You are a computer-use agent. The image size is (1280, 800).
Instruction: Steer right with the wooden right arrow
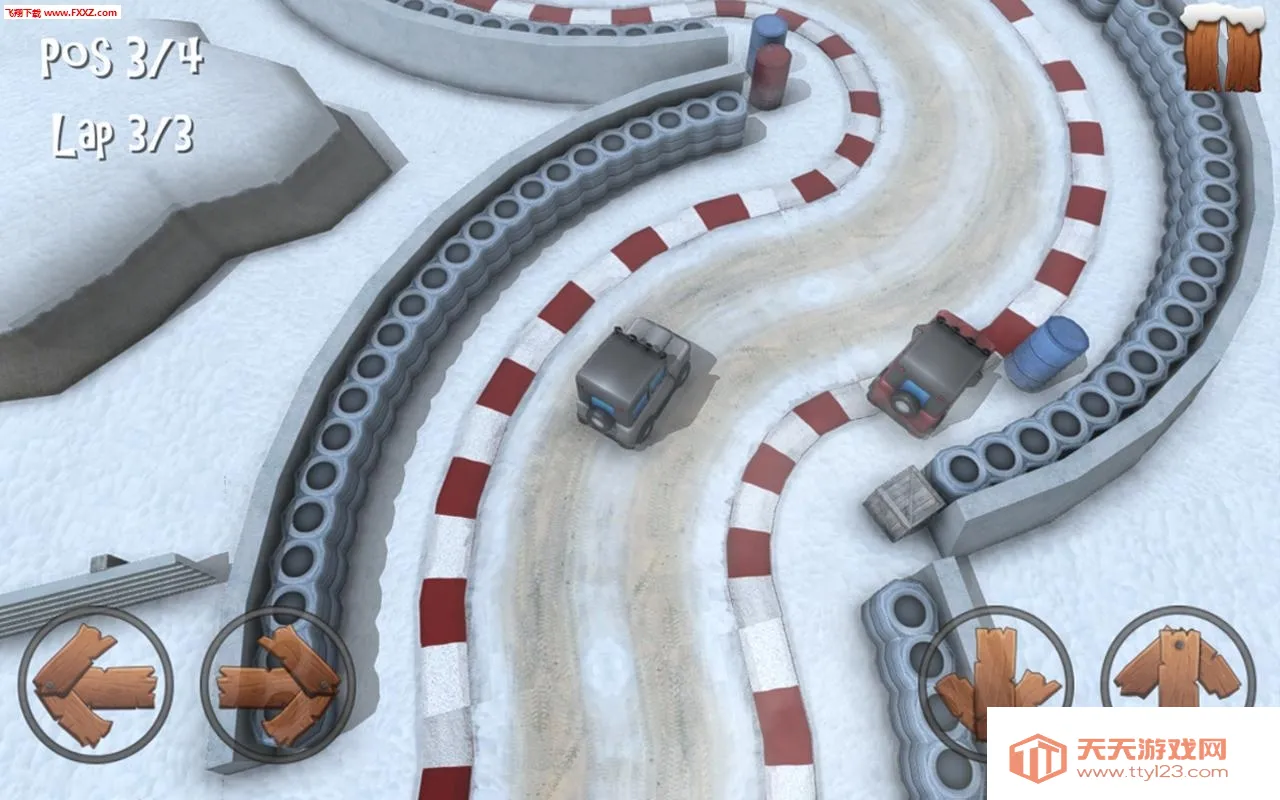[278, 685]
